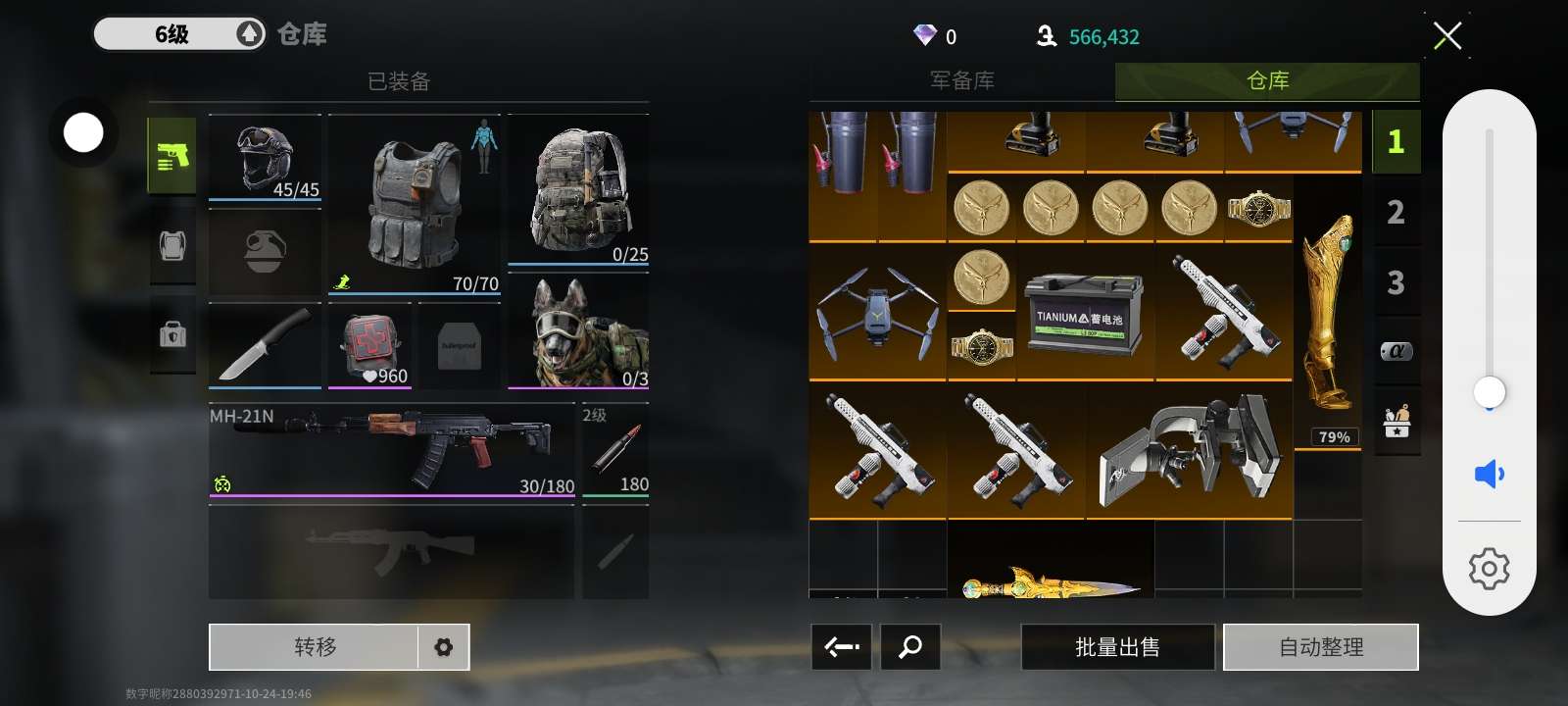The image size is (1568, 706).
Task: Toggle the blue speaker volume icon
Action: 1489,475
